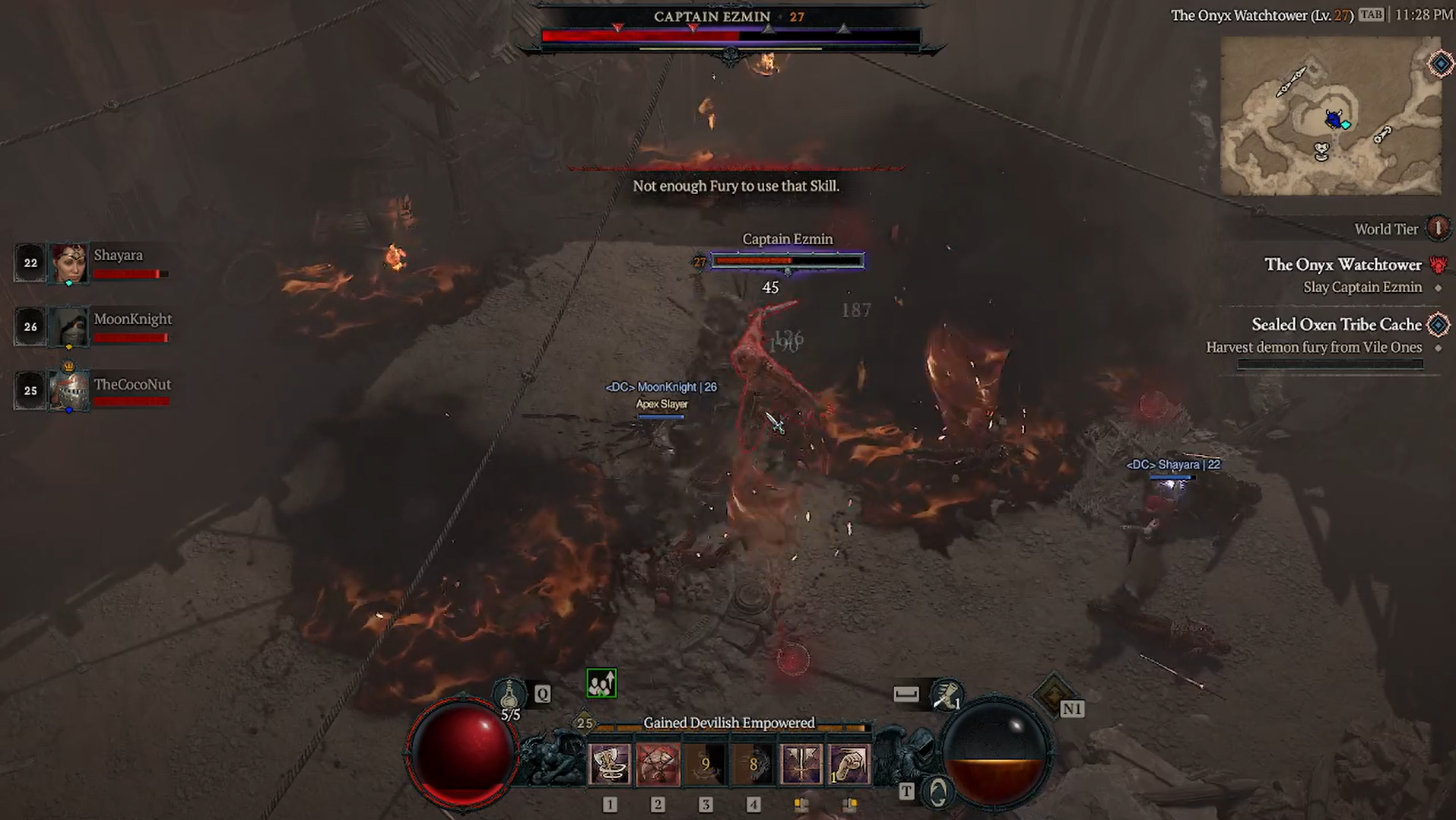This screenshot has height=820, width=1456.
Task: Click the portal icon beside the resource orb
Action: click(937, 793)
